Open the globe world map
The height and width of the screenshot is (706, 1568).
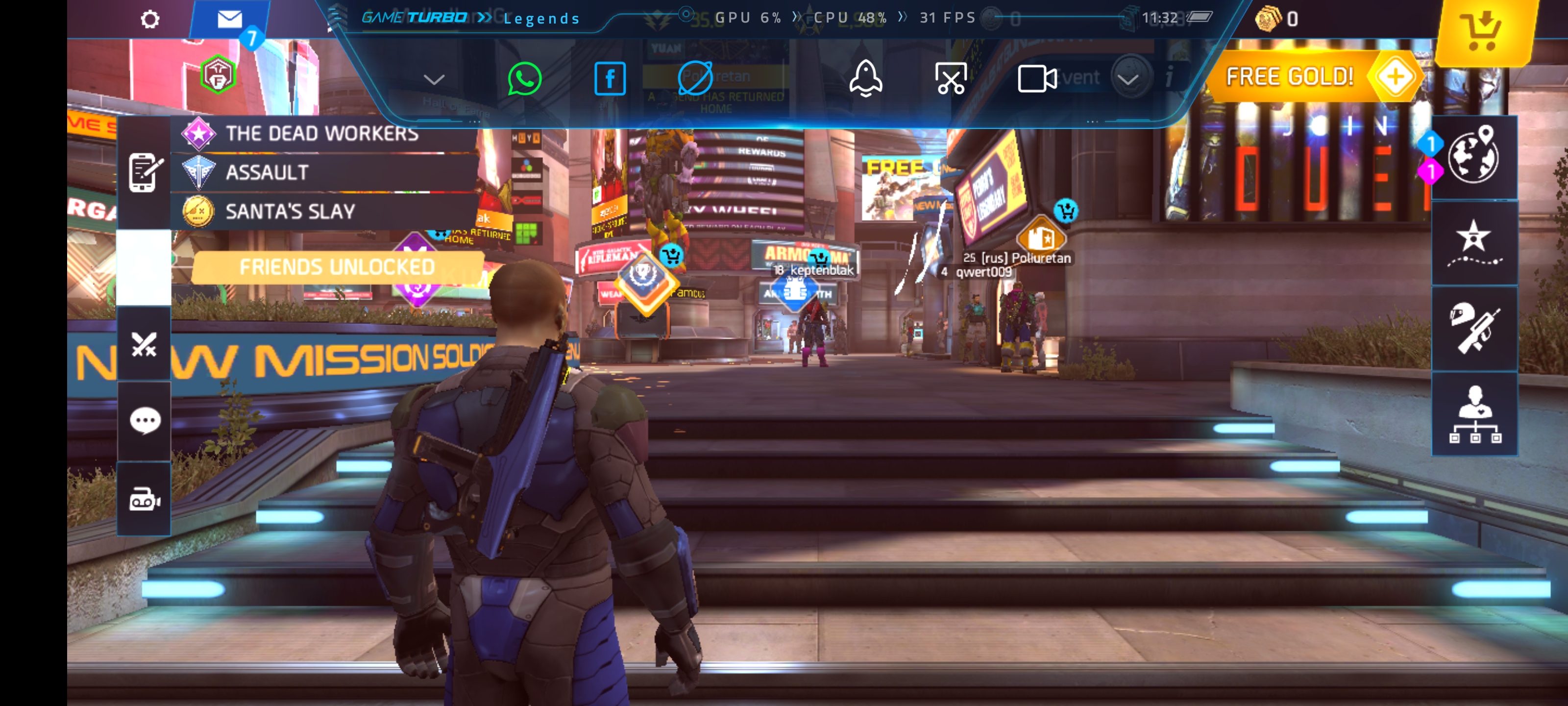click(x=1473, y=156)
